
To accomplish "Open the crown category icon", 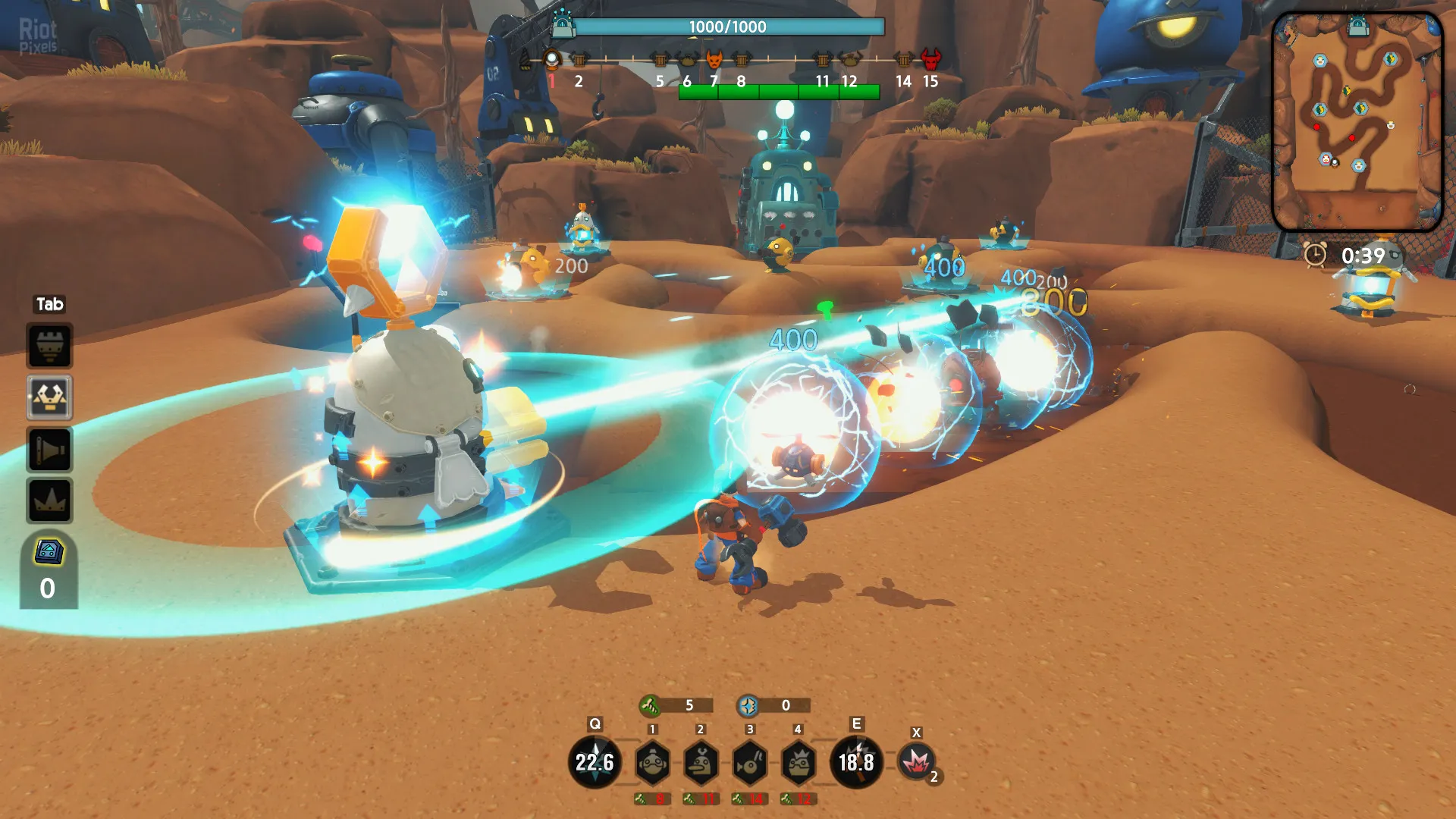I will click(x=50, y=500).
